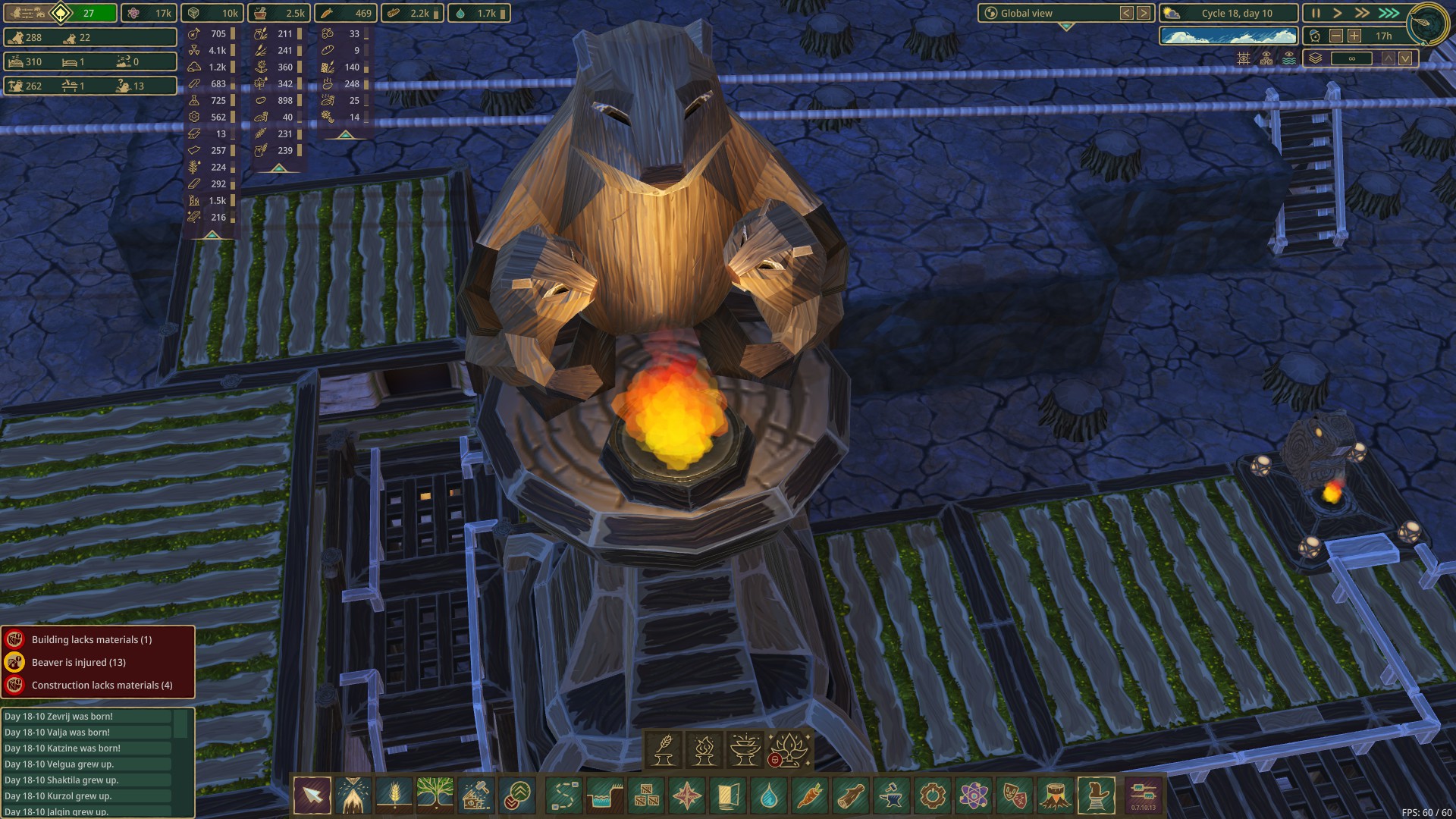Select the flame brazier monument
Image resolution: width=1456 pixels, height=819 pixels.
click(x=704, y=749)
